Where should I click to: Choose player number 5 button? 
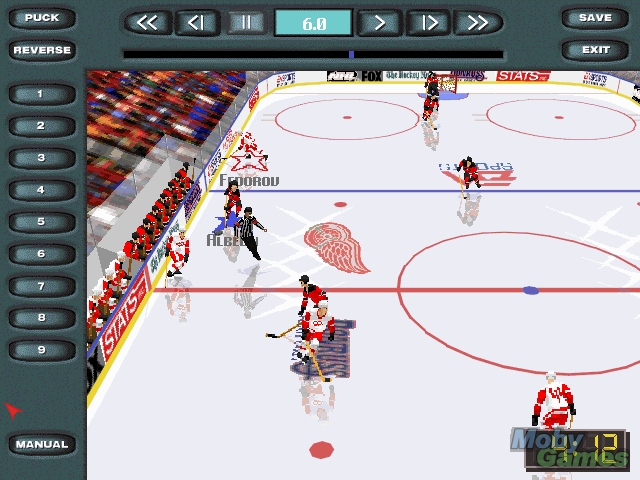click(42, 222)
